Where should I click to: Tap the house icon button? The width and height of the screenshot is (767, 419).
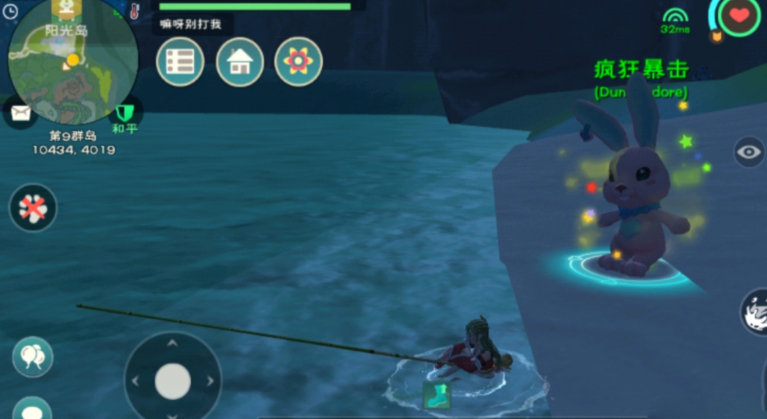pyautogui.click(x=239, y=61)
